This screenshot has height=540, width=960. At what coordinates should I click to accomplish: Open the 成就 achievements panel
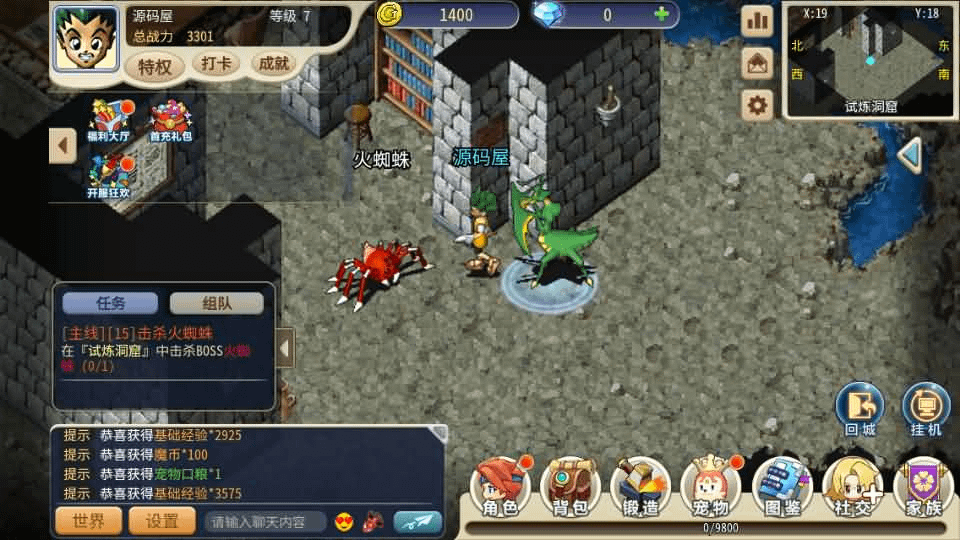click(x=274, y=64)
